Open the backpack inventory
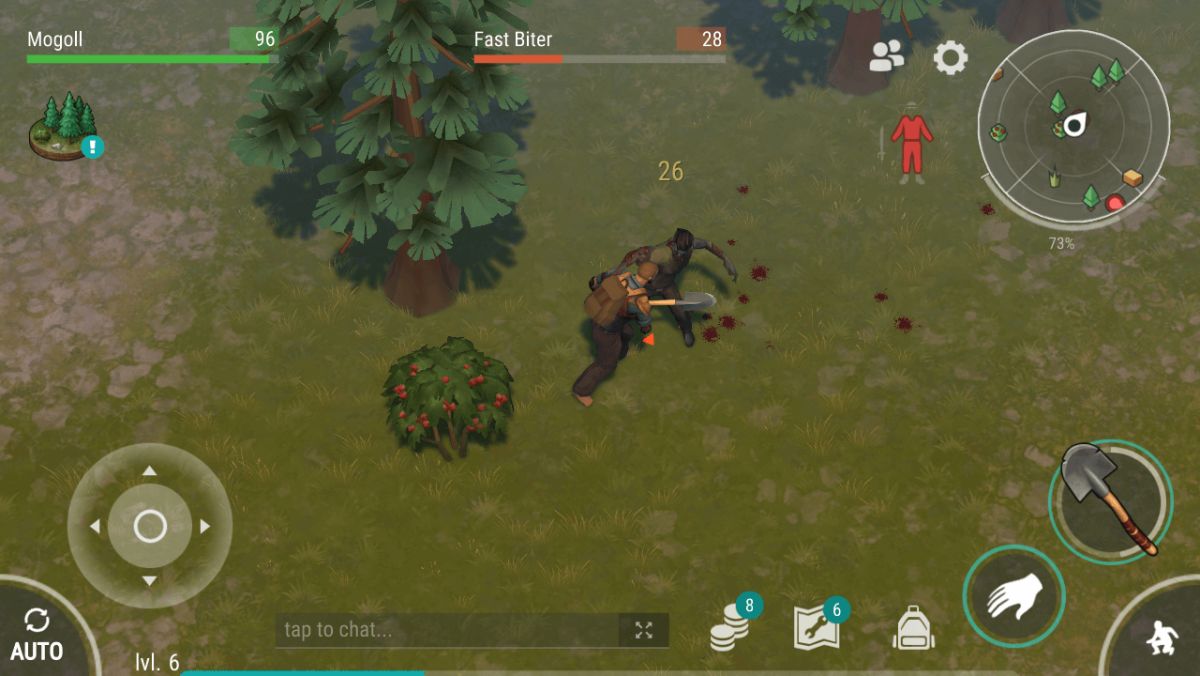Image resolution: width=1200 pixels, height=676 pixels. point(913,629)
